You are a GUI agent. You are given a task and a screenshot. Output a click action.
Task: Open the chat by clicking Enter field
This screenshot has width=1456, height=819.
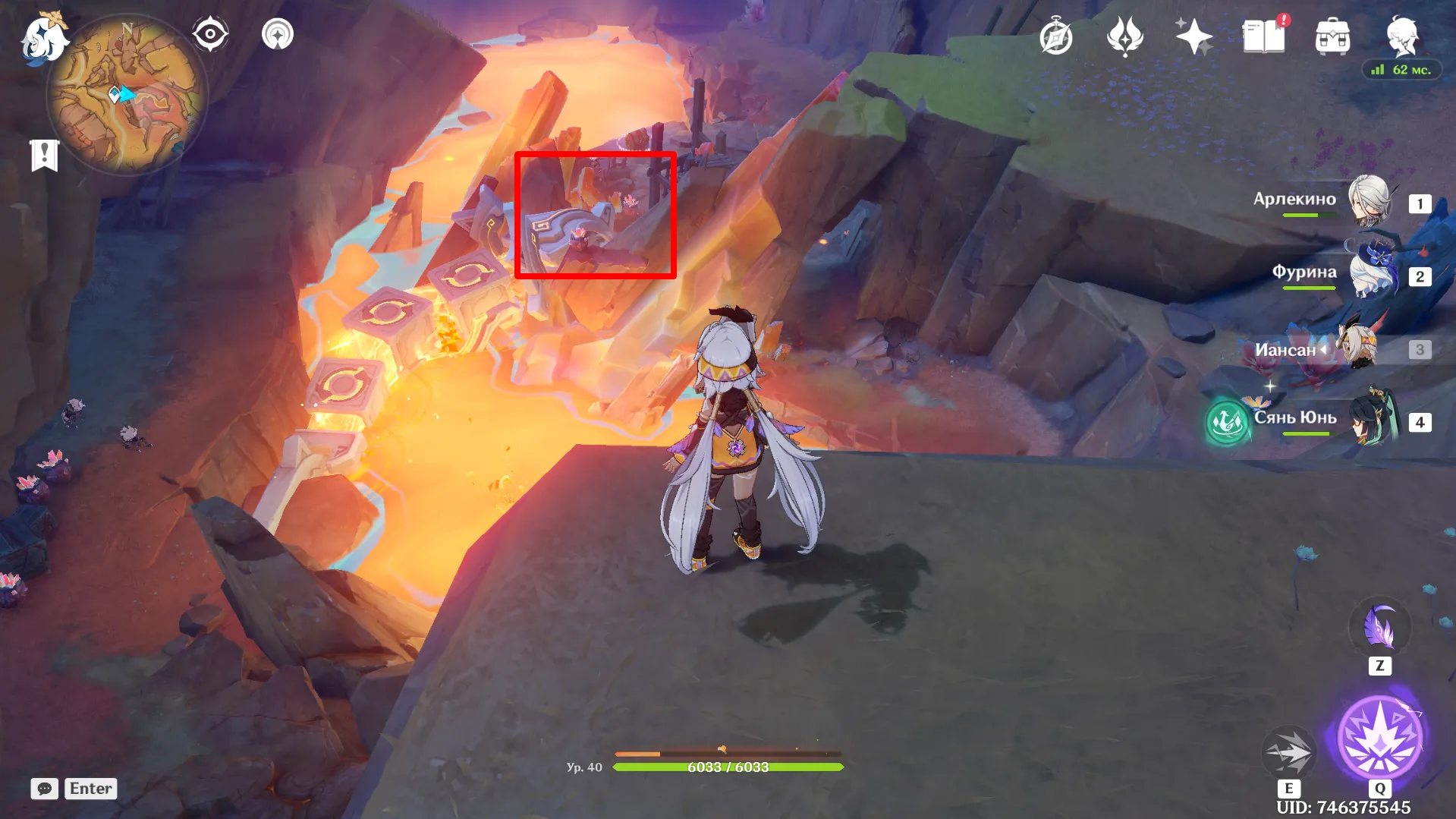coord(90,789)
